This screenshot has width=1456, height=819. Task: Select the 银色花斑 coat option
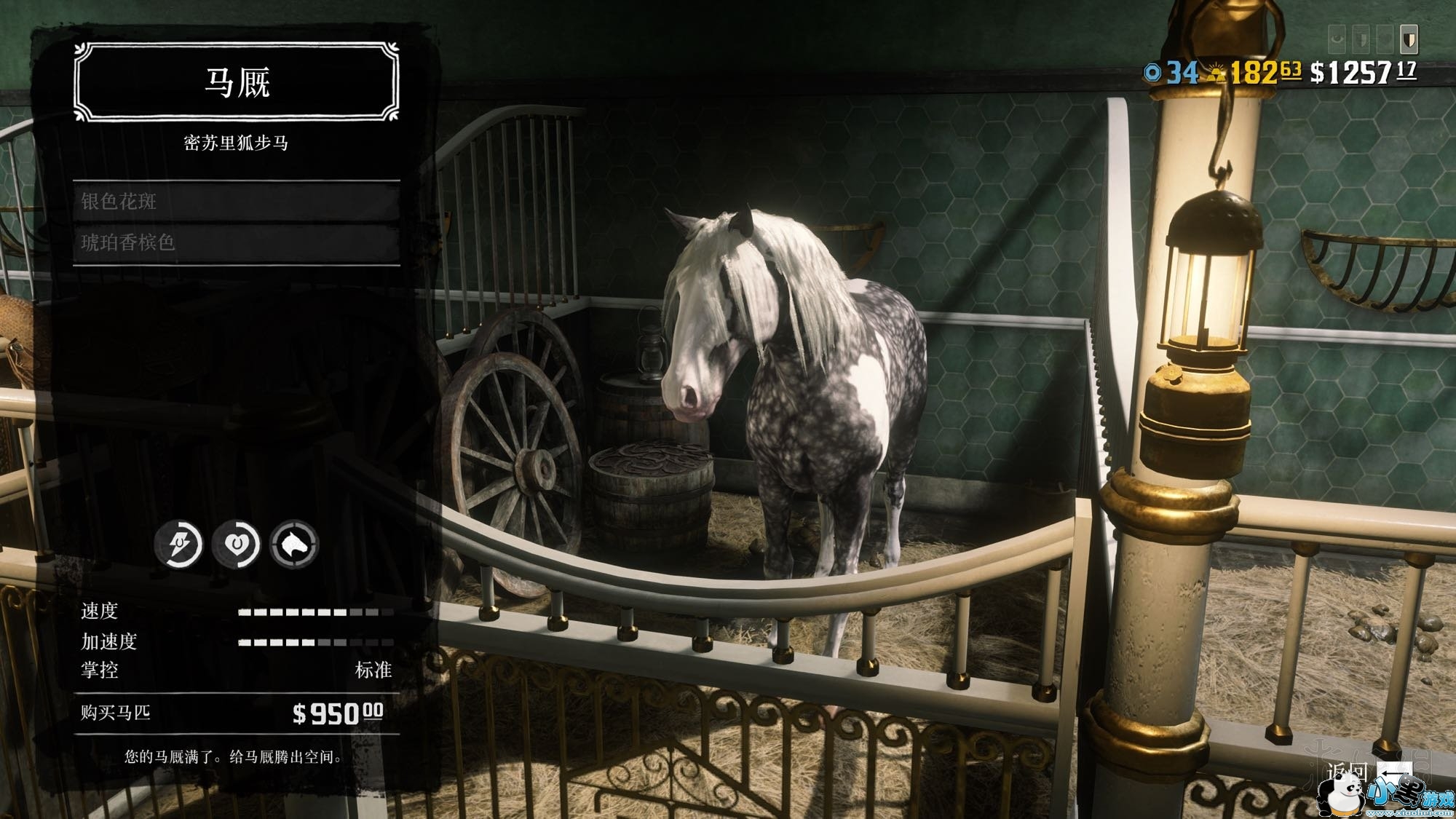(236, 202)
